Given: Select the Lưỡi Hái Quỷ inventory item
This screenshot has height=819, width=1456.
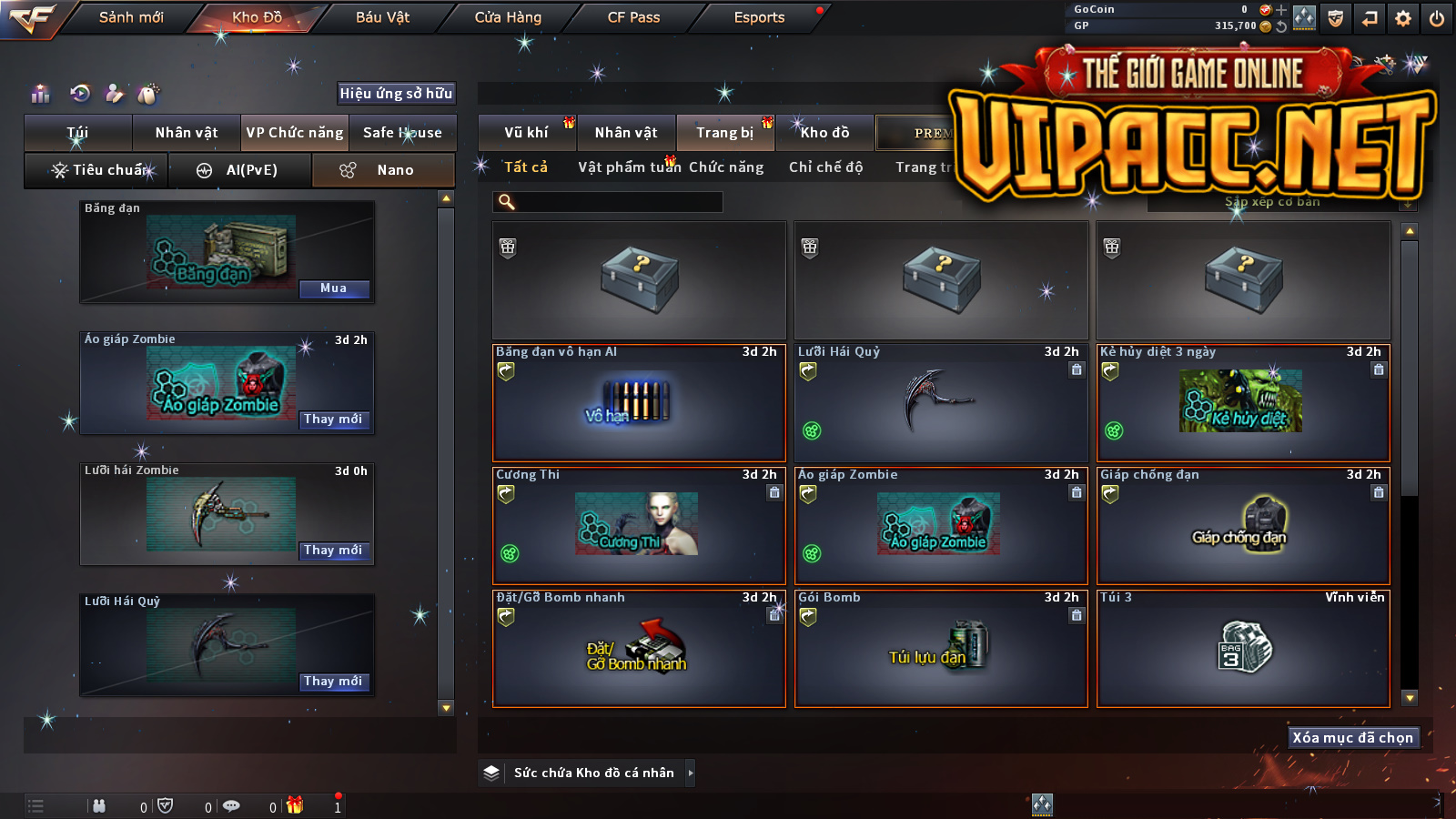Looking at the screenshot, I should coord(941,402).
